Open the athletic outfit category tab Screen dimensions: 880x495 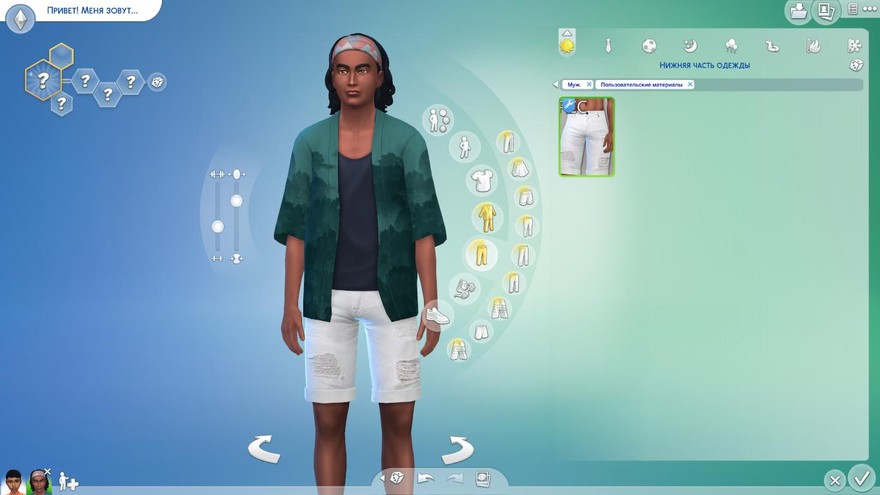tap(649, 46)
